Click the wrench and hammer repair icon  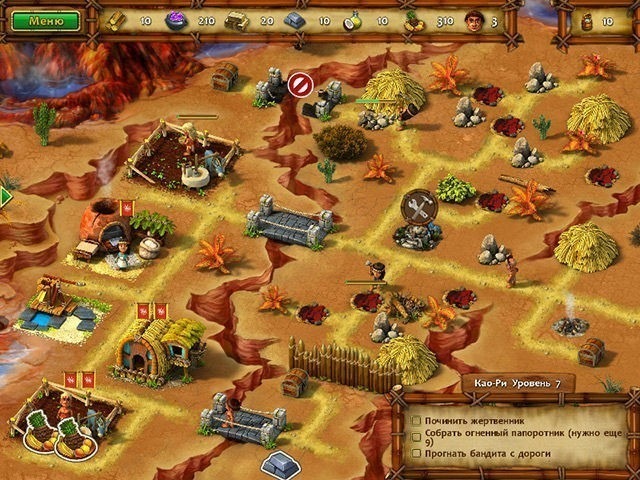[x=418, y=208]
